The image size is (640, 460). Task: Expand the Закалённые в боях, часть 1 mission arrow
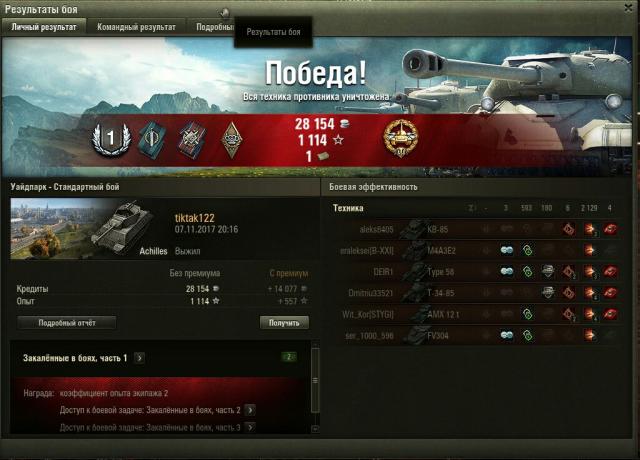(x=139, y=357)
